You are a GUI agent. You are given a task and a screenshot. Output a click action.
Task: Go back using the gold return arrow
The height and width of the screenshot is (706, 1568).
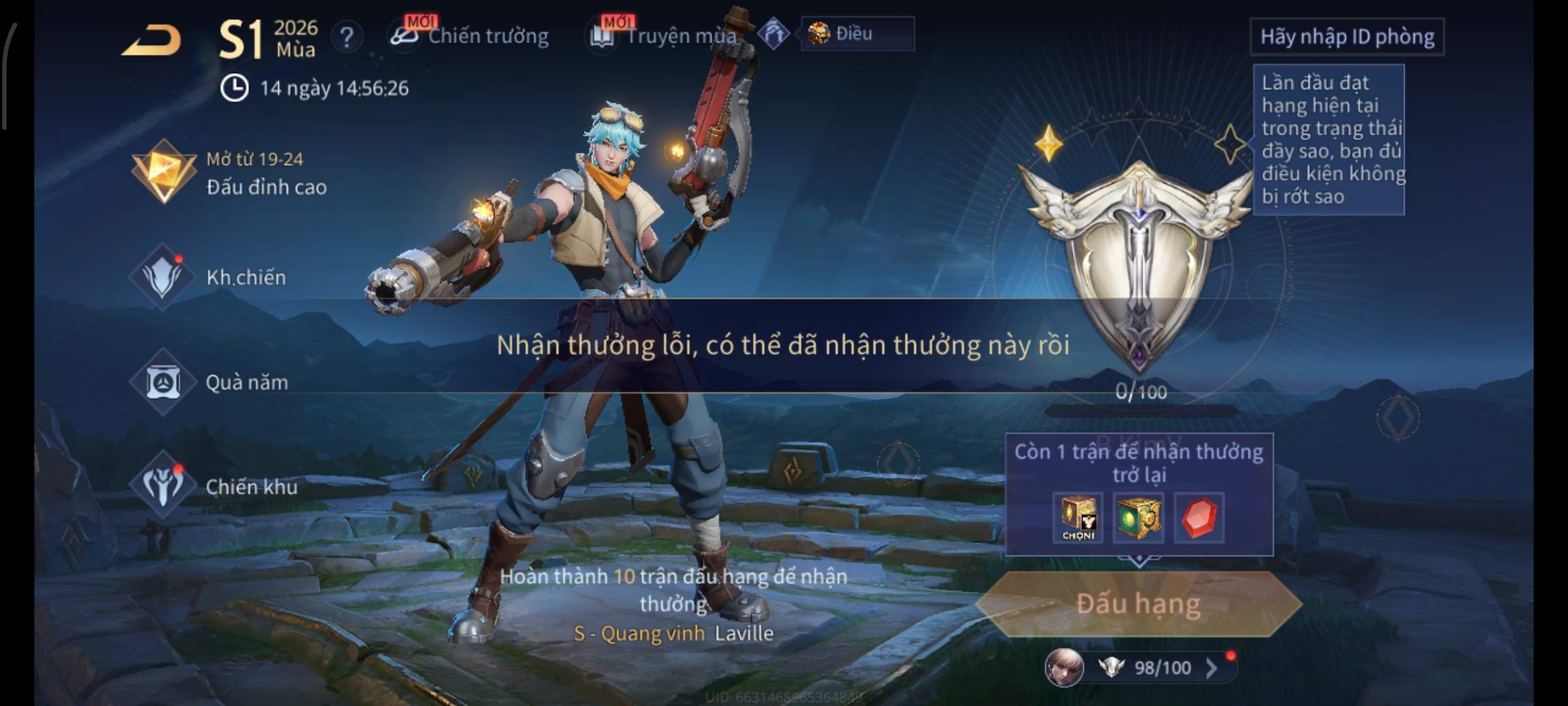point(152,41)
